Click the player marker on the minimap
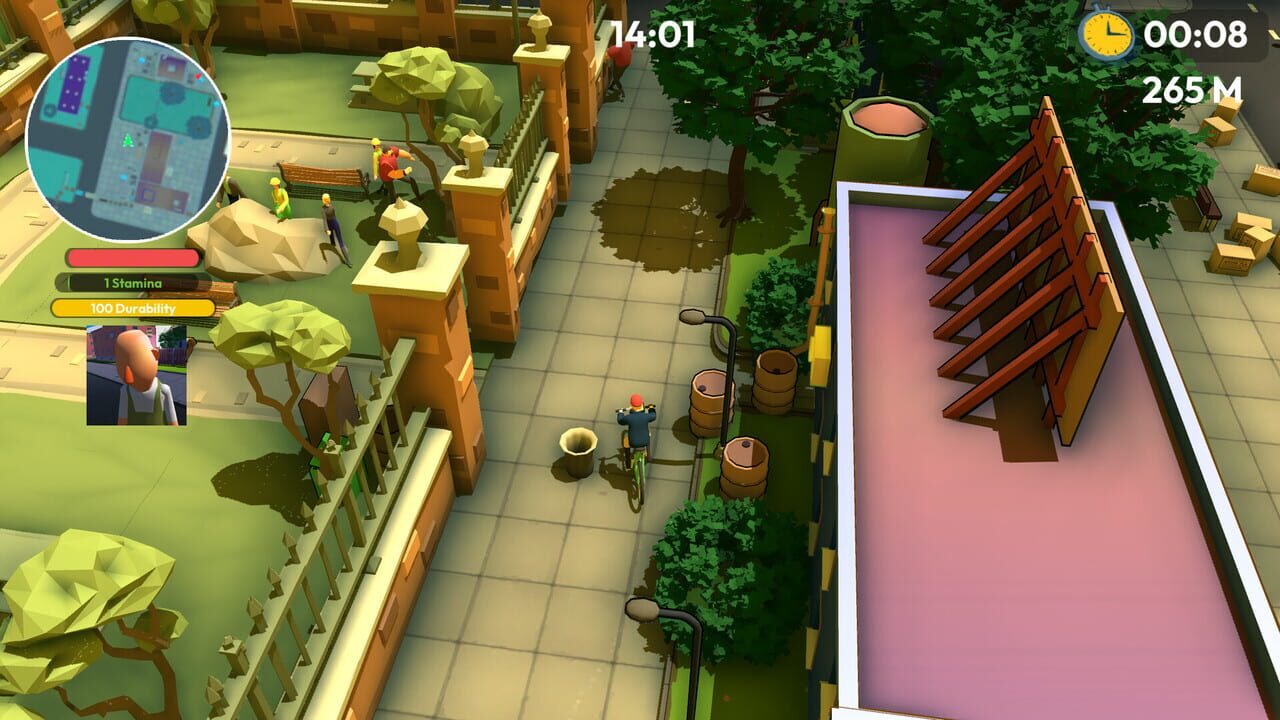1280x720 pixels. [x=126, y=142]
